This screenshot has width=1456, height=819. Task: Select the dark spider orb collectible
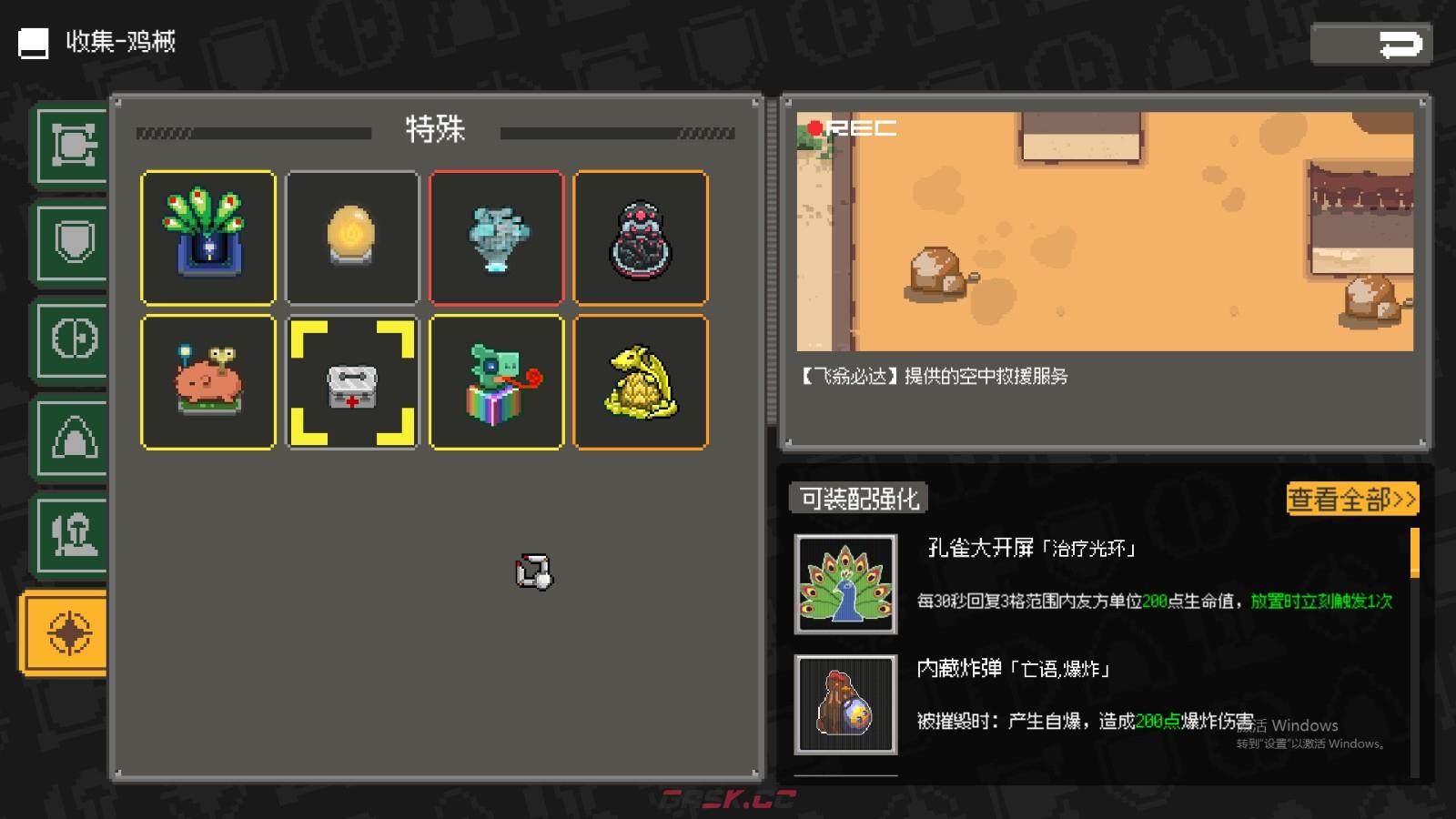[x=642, y=237]
